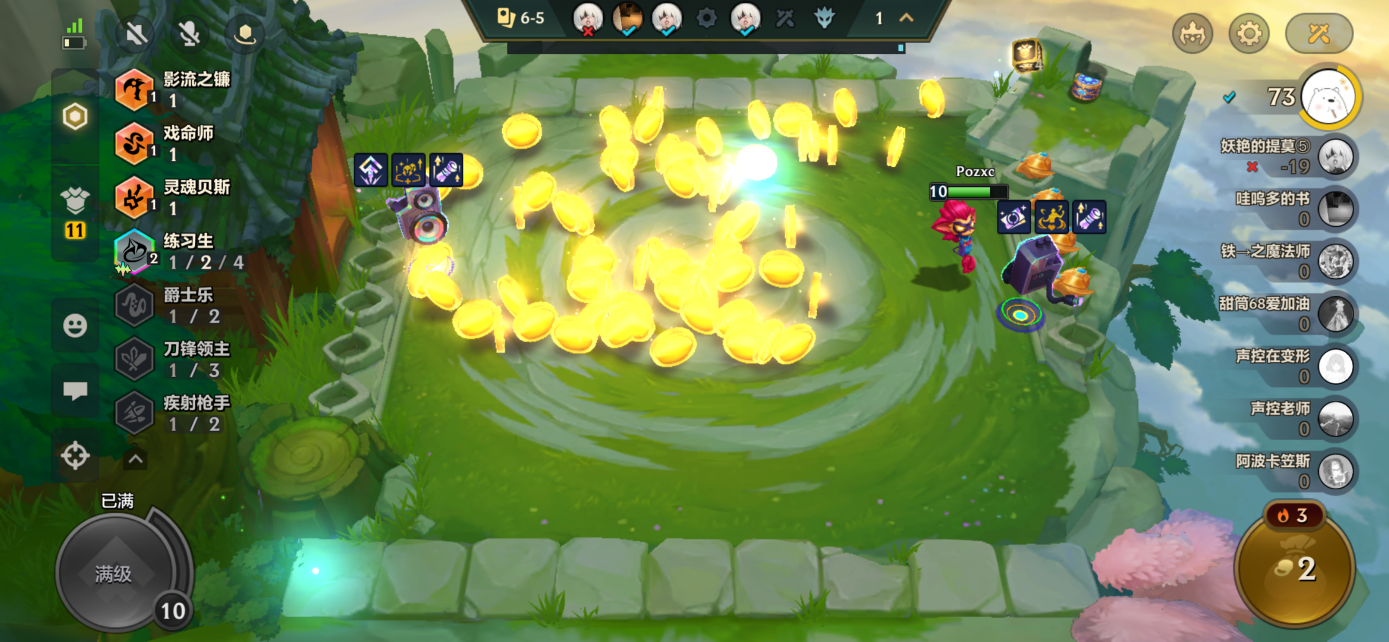The height and width of the screenshot is (642, 1389).
Task: Tap the 满级 level button
Action: click(114, 573)
